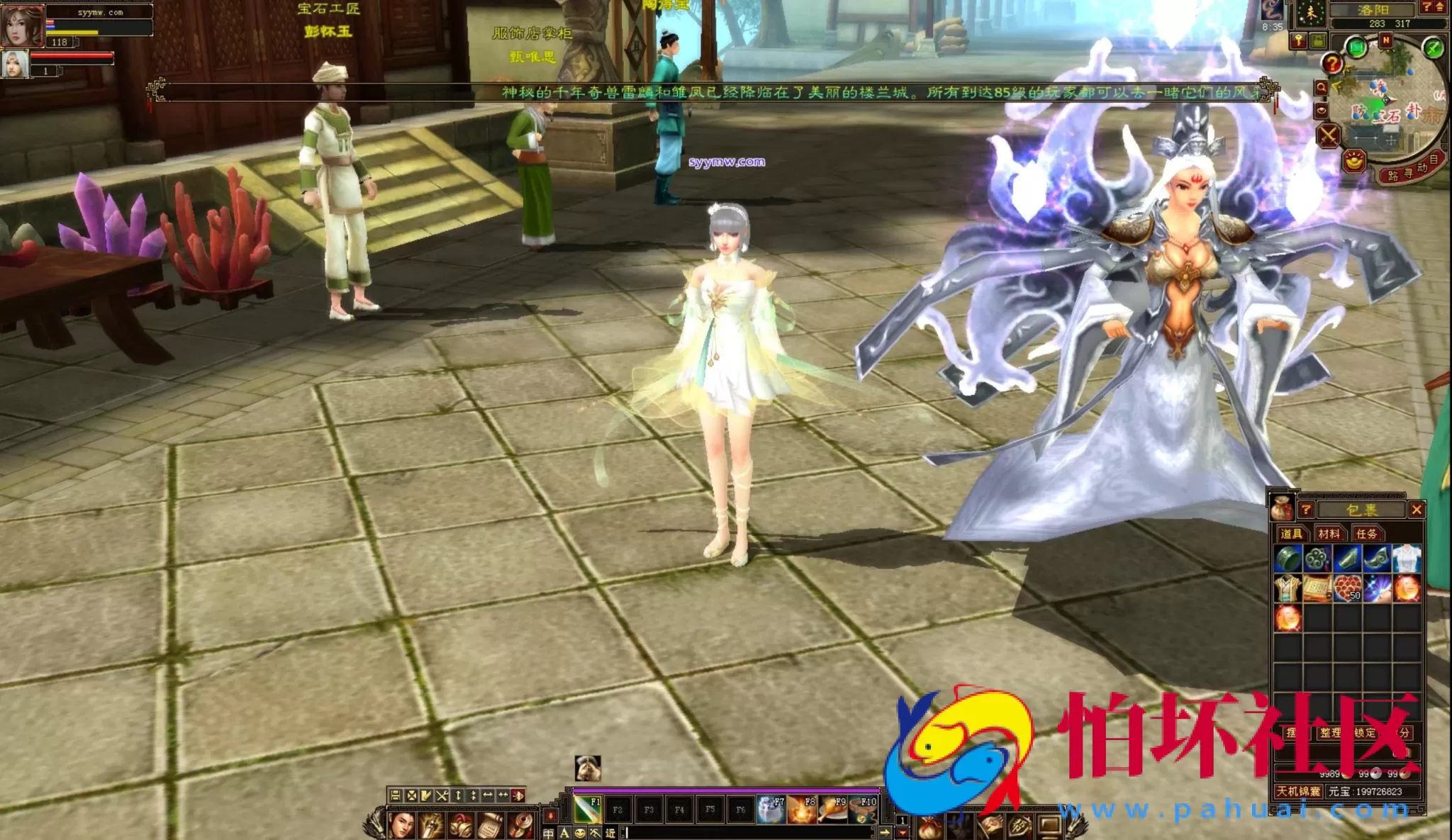The width and height of the screenshot is (1452, 840).
Task: Click the N compass marker atop the minimap
Action: tap(1387, 40)
